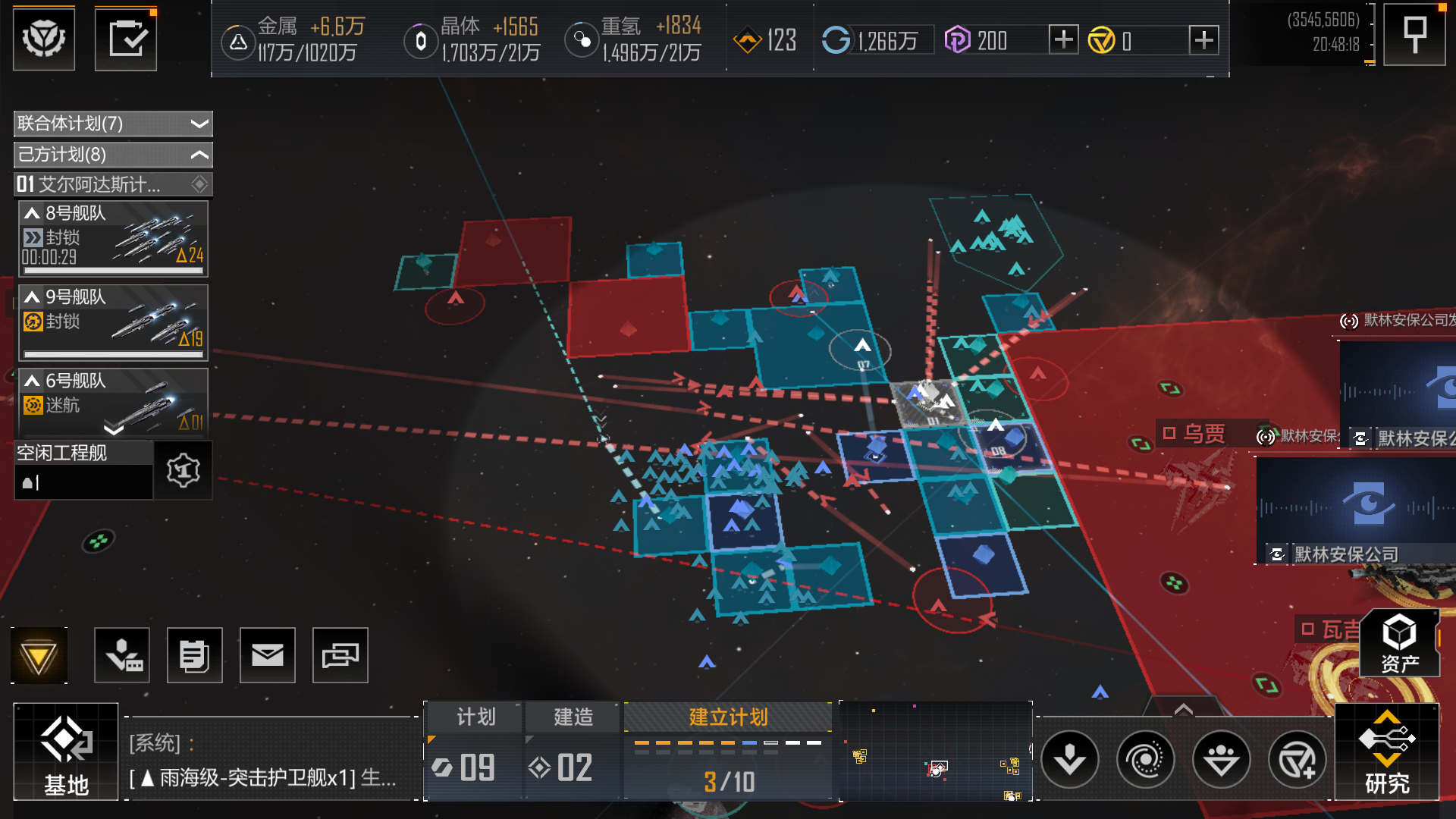Open the mail envelope icon

(267, 655)
